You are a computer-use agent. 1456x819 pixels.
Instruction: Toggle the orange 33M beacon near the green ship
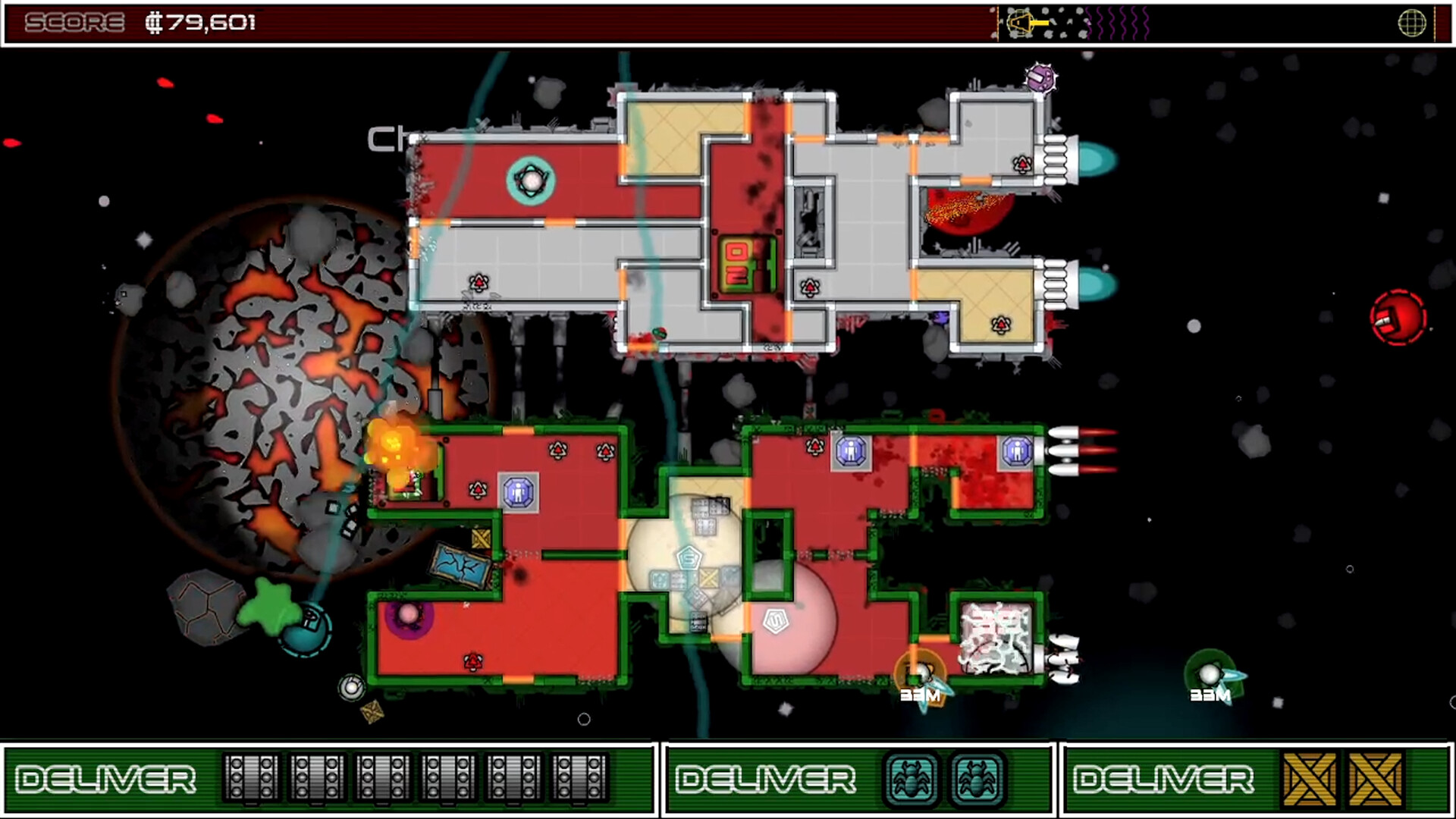pyautogui.click(x=920, y=673)
